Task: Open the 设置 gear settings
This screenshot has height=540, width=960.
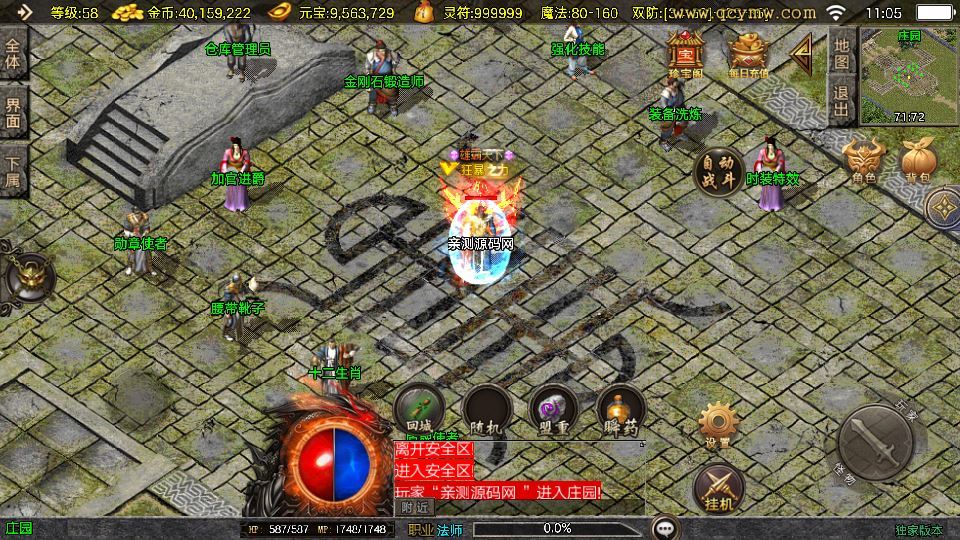Action: 717,424
